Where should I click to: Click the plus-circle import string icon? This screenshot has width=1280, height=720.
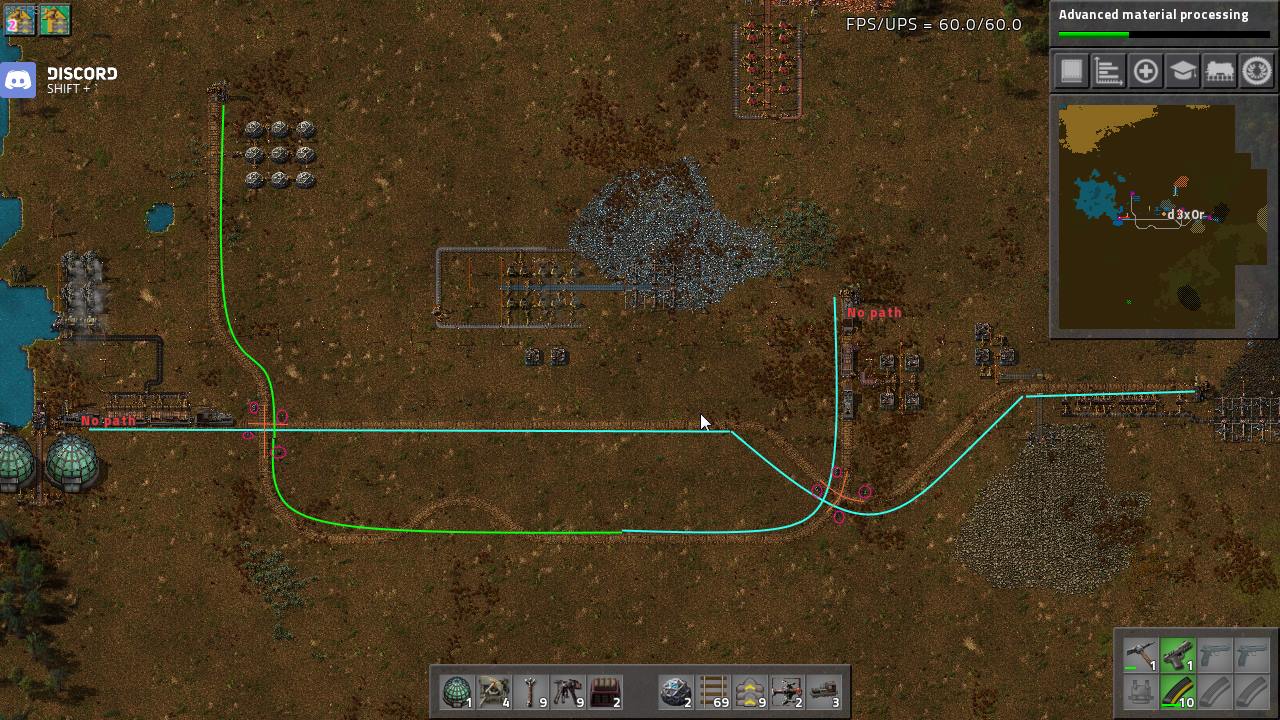click(1144, 71)
